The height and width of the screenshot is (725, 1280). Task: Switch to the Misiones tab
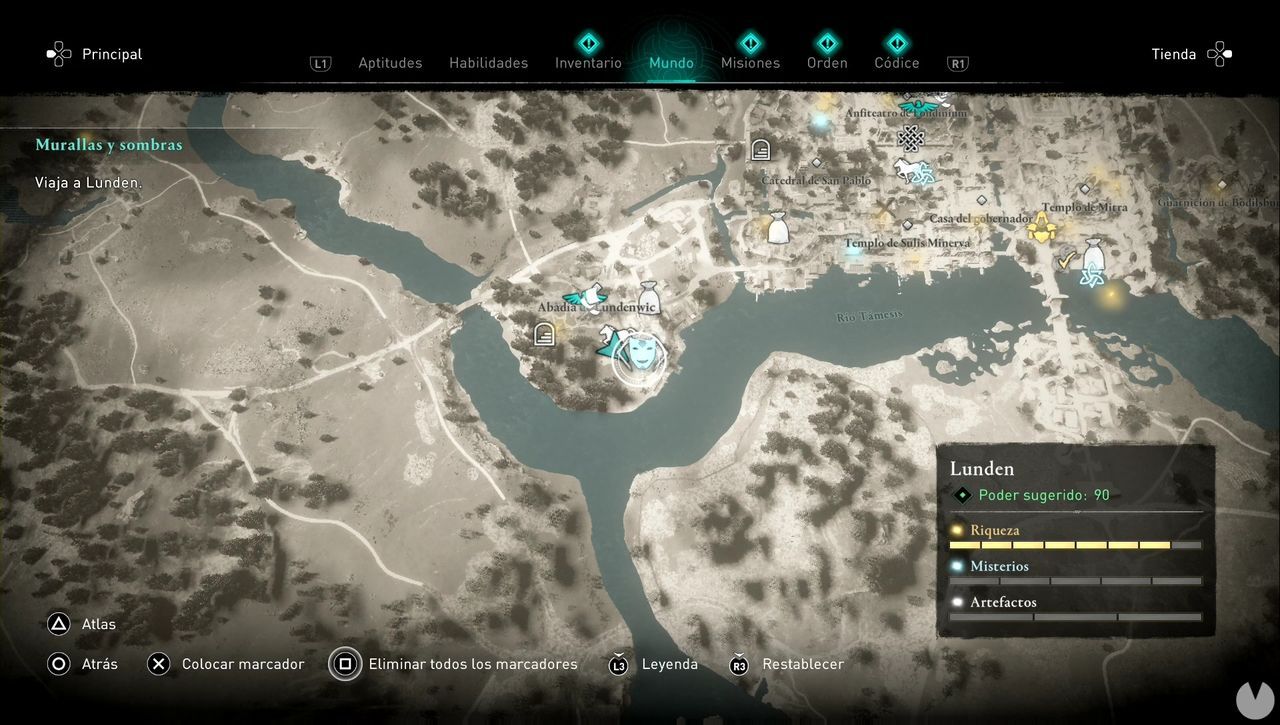point(750,62)
